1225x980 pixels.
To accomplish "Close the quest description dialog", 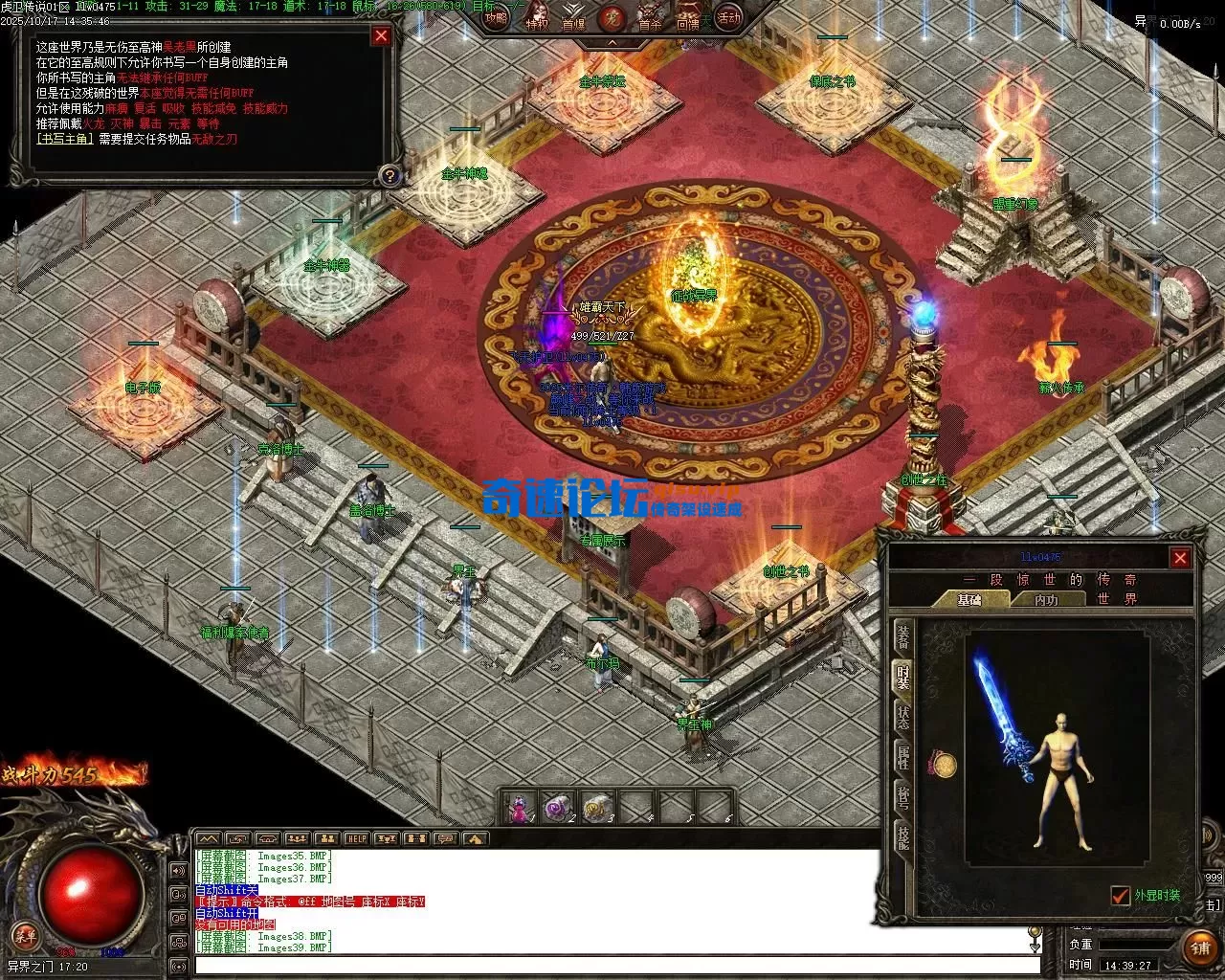I will click(381, 36).
